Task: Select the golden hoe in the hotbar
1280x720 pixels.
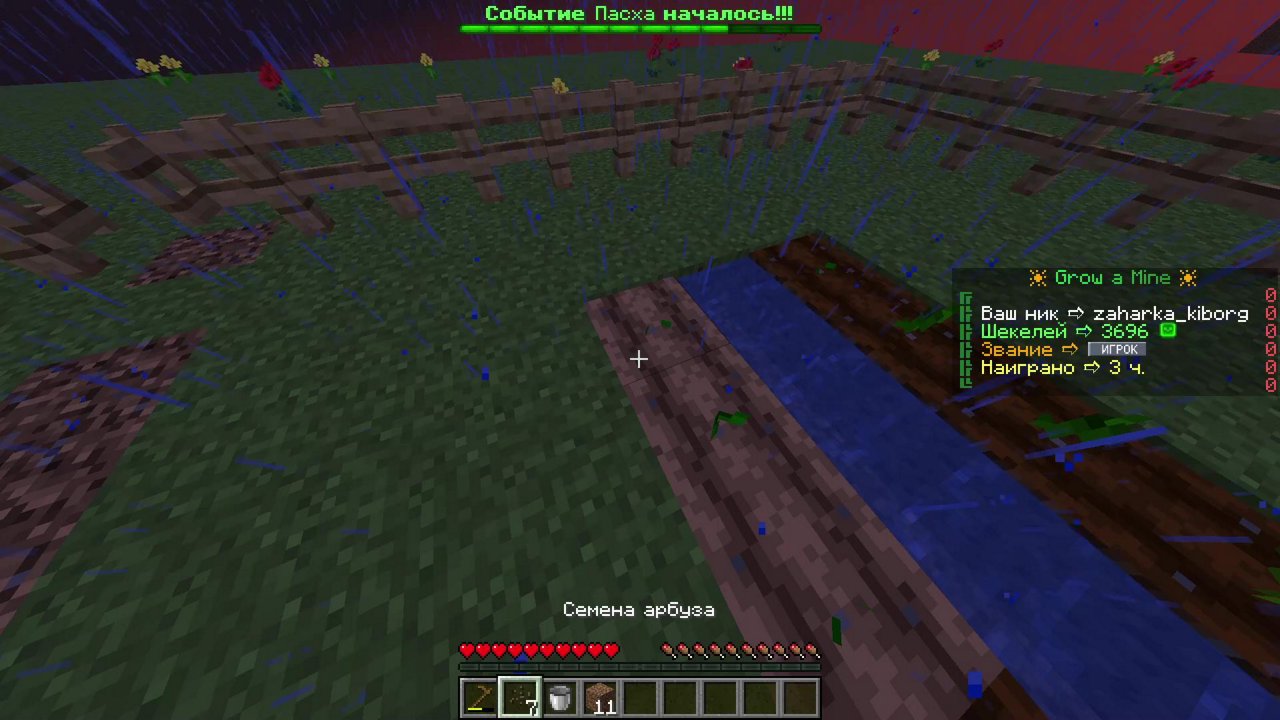Action: pos(478,696)
